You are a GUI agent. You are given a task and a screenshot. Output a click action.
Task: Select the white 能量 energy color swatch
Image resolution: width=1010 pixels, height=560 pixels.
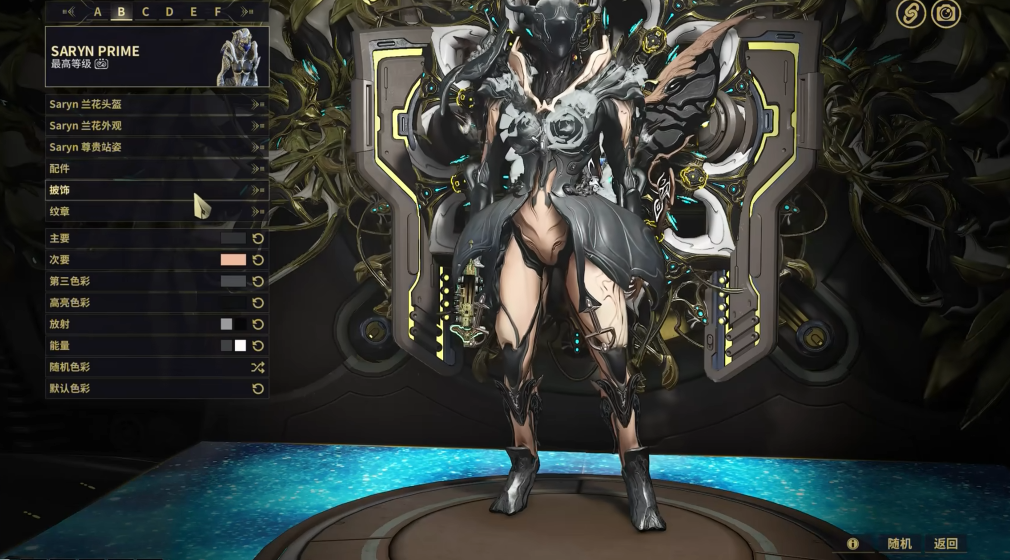coord(240,346)
